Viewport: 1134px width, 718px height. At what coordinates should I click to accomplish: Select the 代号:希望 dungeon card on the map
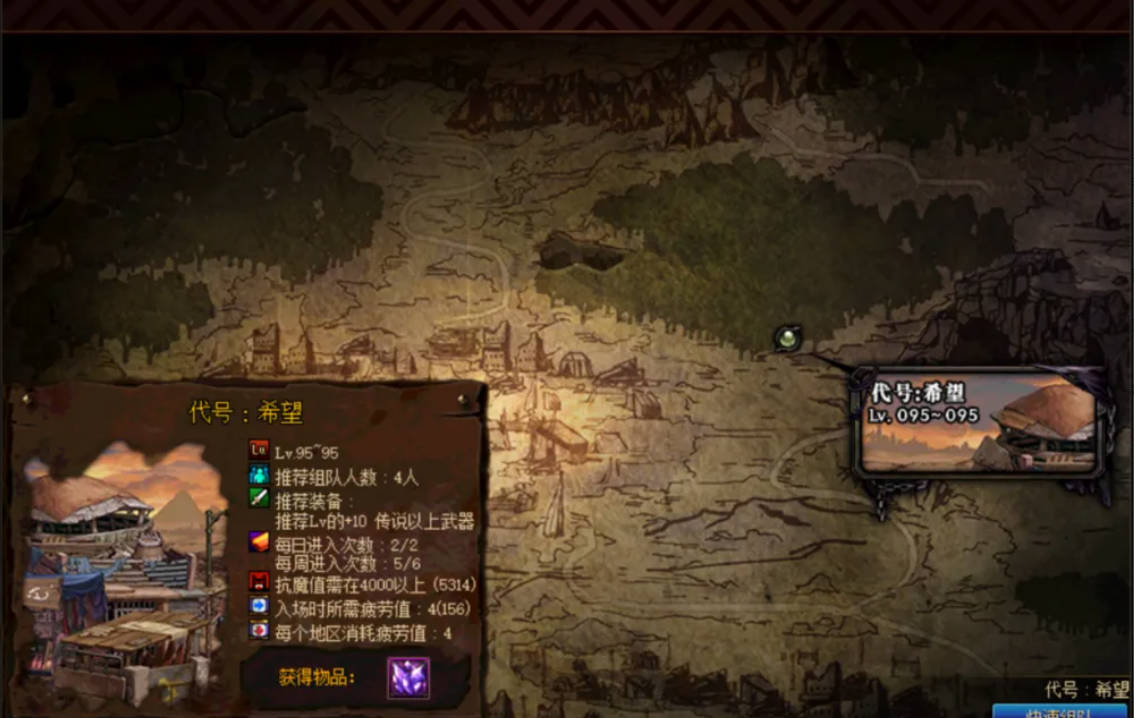[980, 422]
